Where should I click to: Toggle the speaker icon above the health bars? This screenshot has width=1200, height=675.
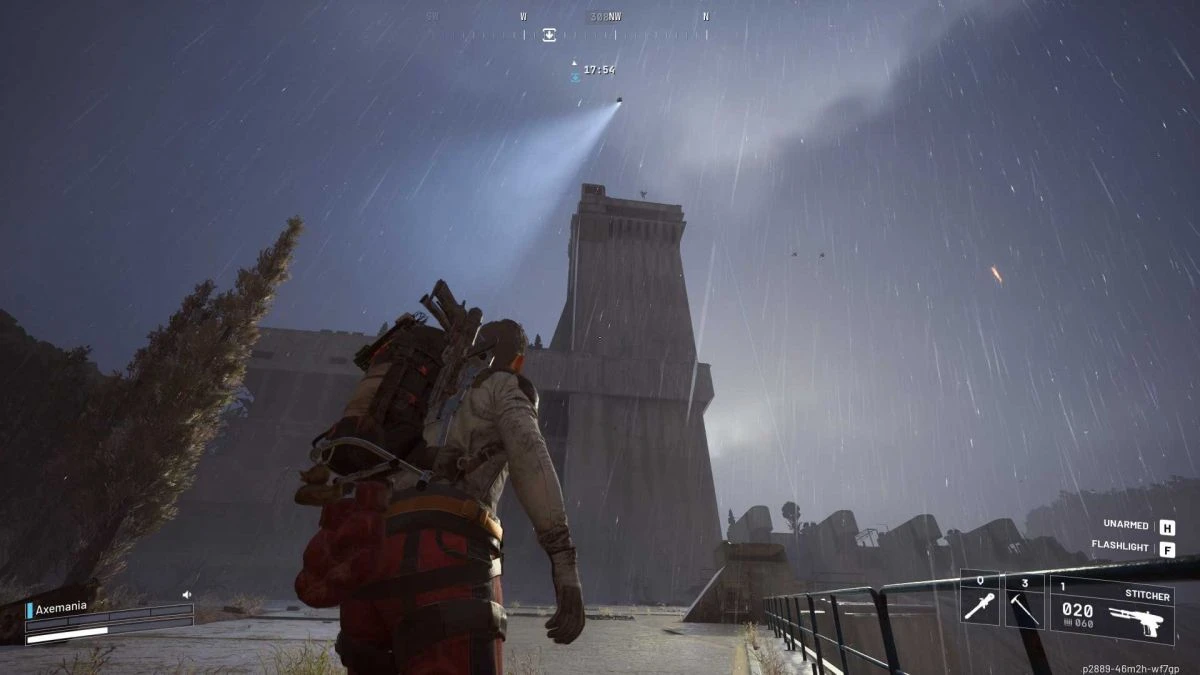pos(186,594)
